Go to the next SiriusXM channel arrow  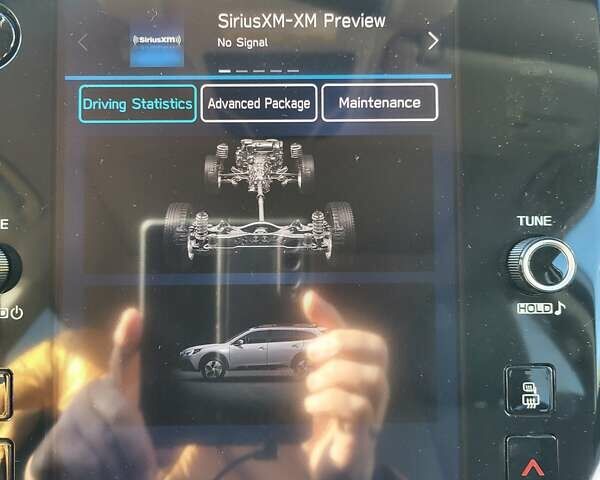click(433, 41)
